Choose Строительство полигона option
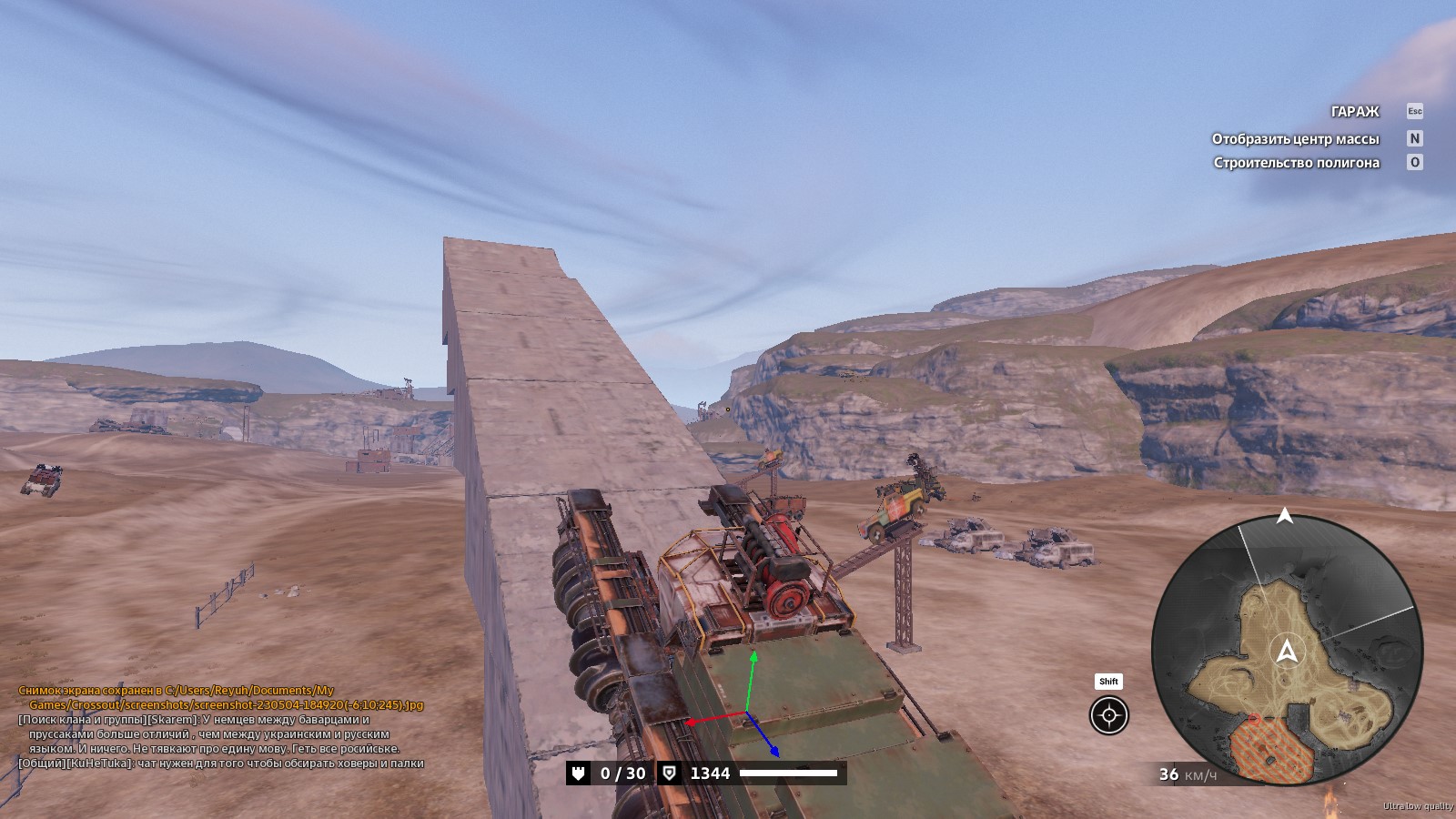Screen dimensions: 1456x819 click(x=1296, y=163)
